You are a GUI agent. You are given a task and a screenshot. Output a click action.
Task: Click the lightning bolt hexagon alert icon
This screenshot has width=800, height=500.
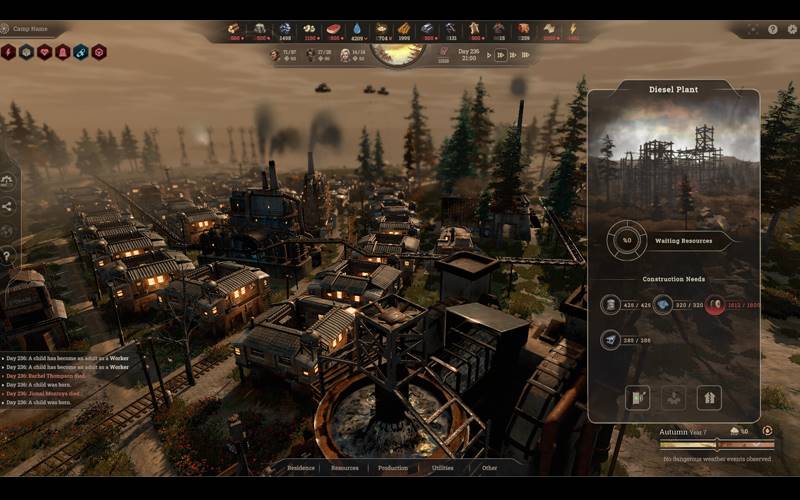[x=8, y=52]
